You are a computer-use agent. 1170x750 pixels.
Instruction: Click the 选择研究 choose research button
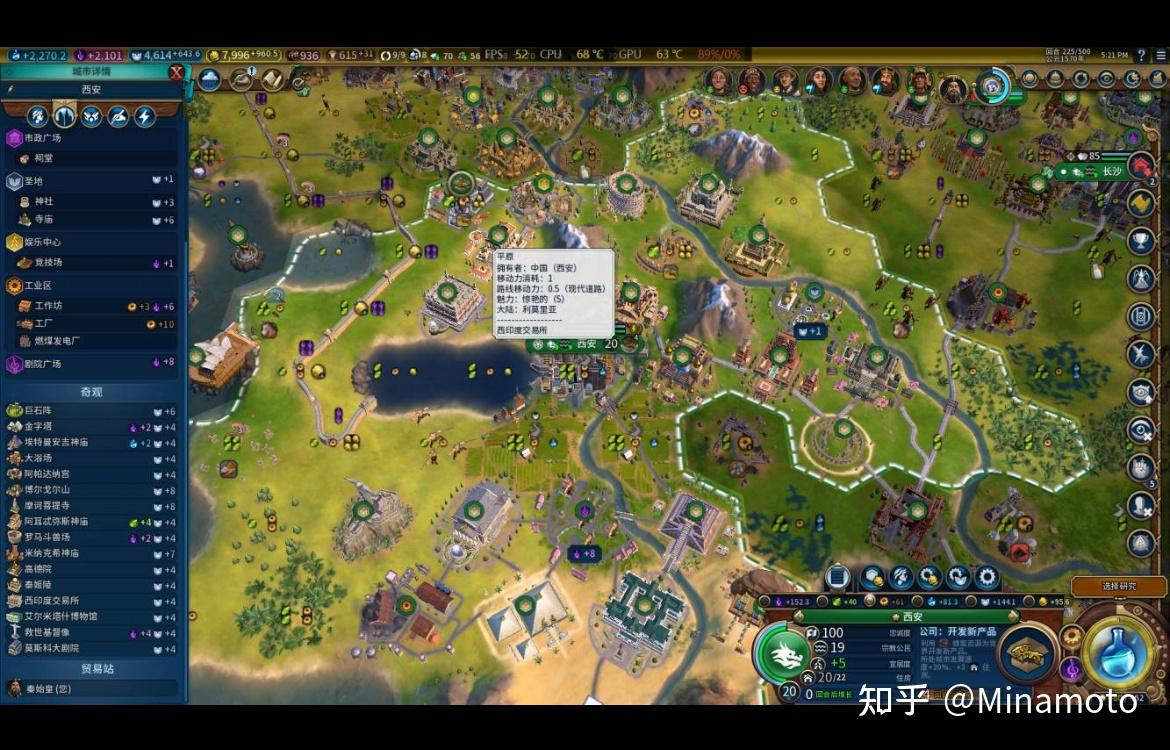1118,586
